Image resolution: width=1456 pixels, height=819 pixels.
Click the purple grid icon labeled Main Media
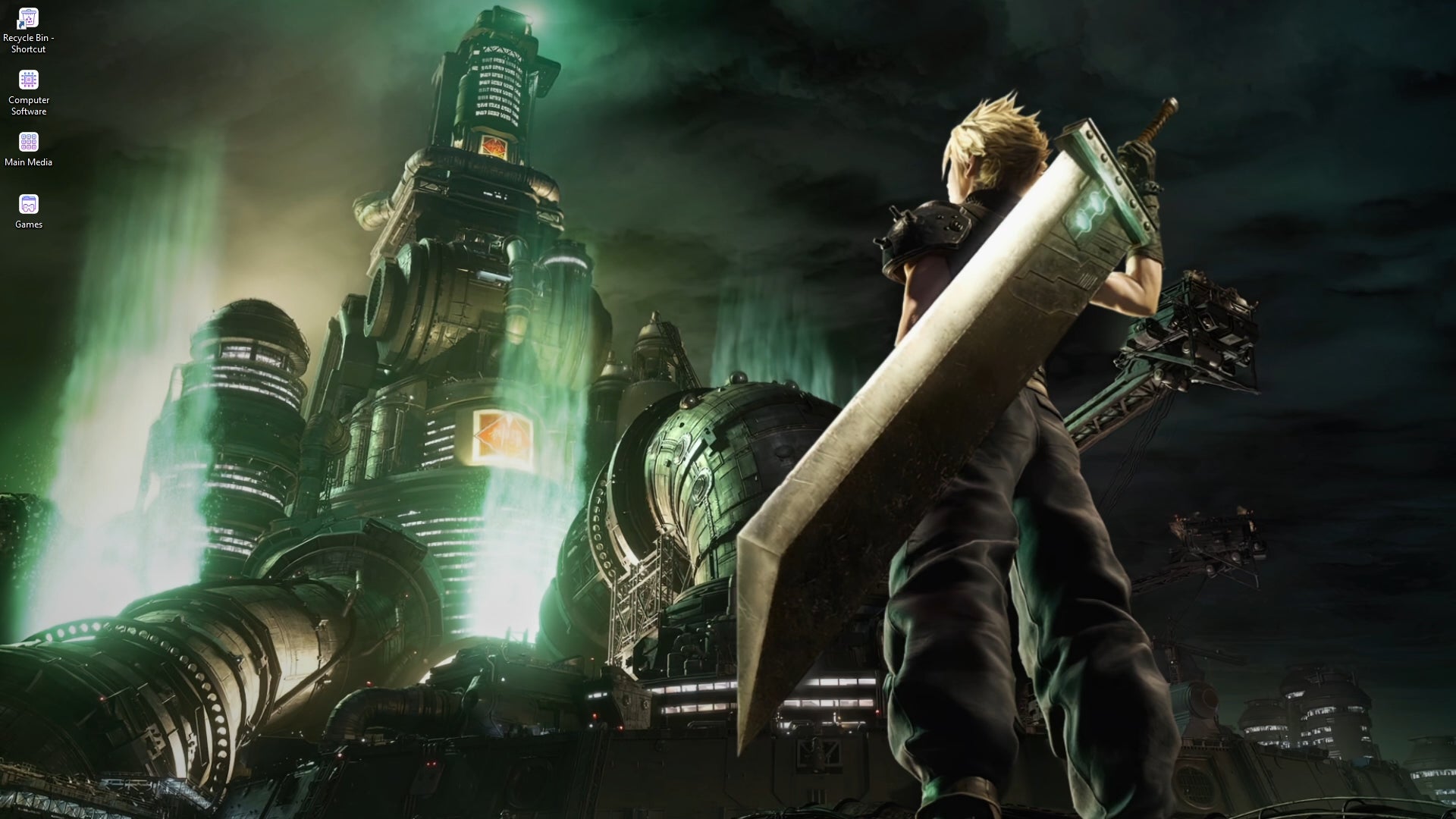28,143
